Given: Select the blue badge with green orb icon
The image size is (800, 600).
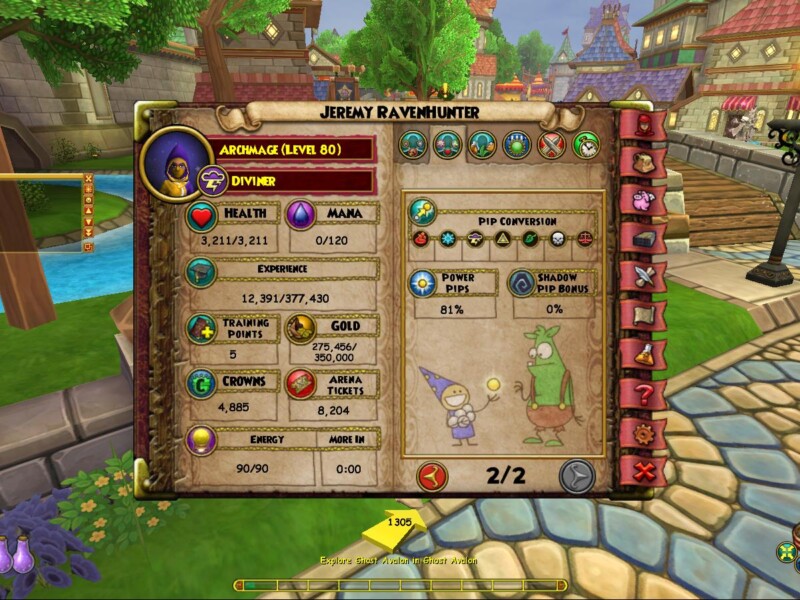Looking at the screenshot, I should pos(517,146).
